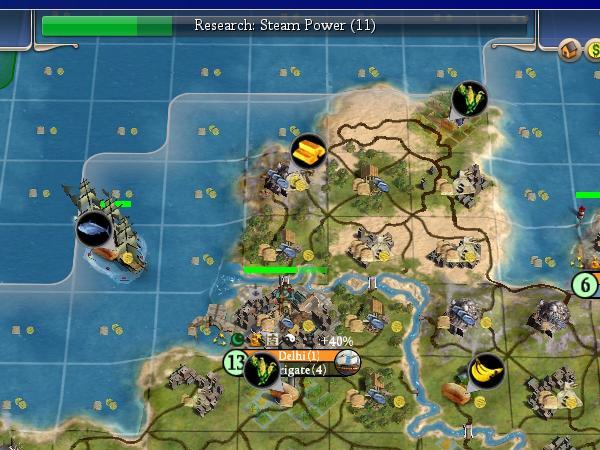Image resolution: width=600 pixels, height=450 pixels.
Task: Select the Delhi city name banner
Action: 300,356
